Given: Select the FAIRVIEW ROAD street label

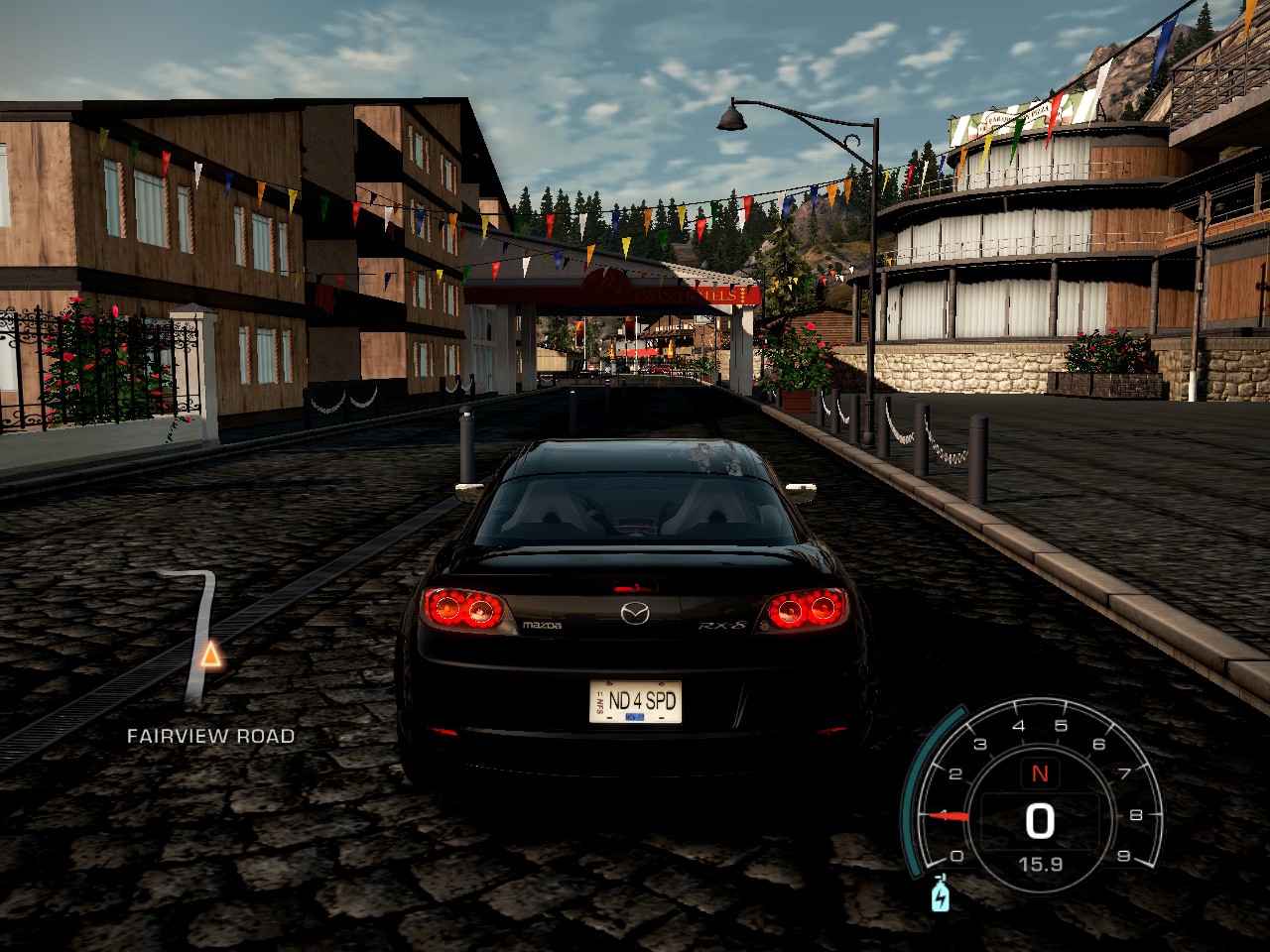Looking at the screenshot, I should [x=210, y=736].
